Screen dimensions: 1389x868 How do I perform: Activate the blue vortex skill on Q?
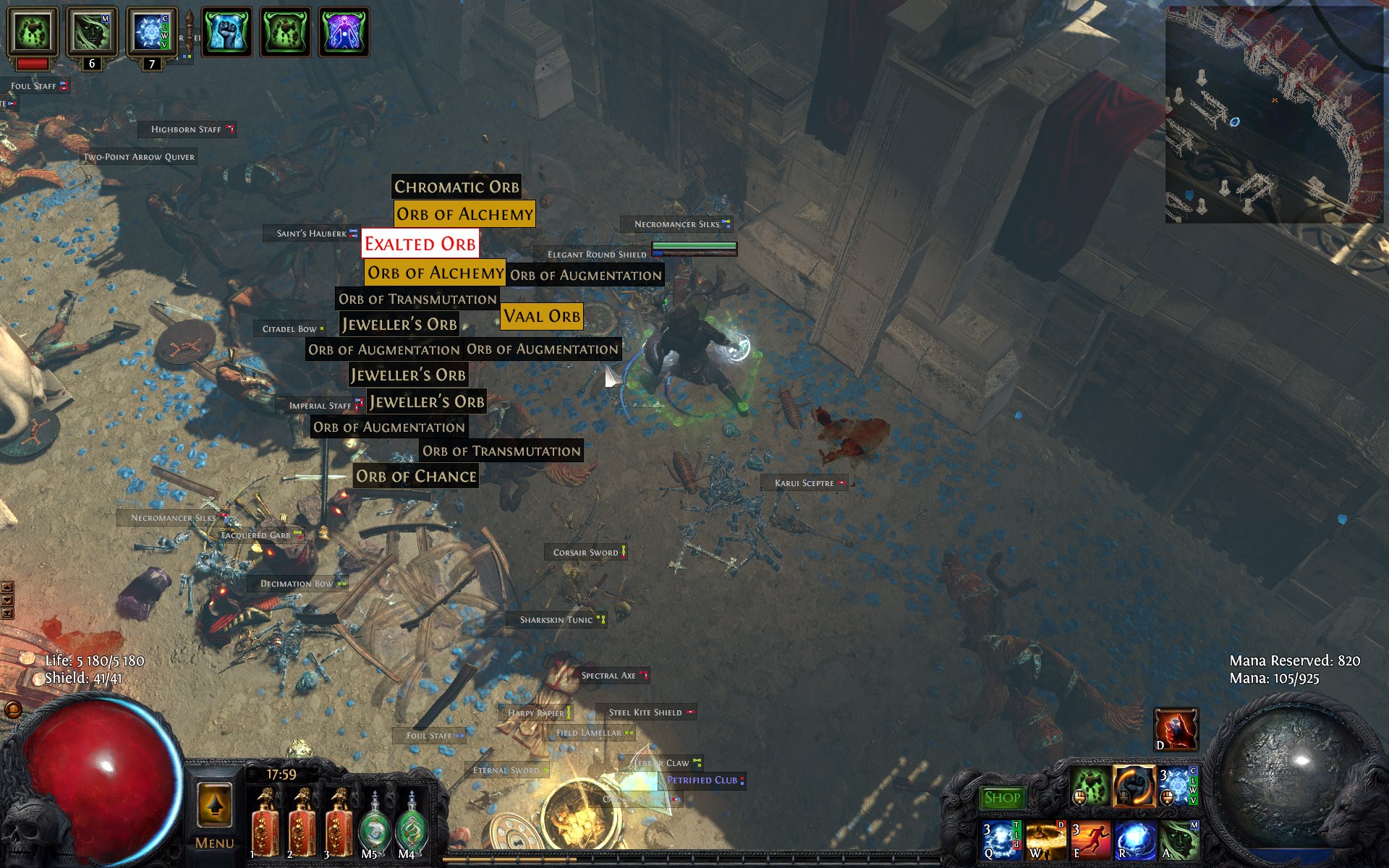coord(1001,841)
